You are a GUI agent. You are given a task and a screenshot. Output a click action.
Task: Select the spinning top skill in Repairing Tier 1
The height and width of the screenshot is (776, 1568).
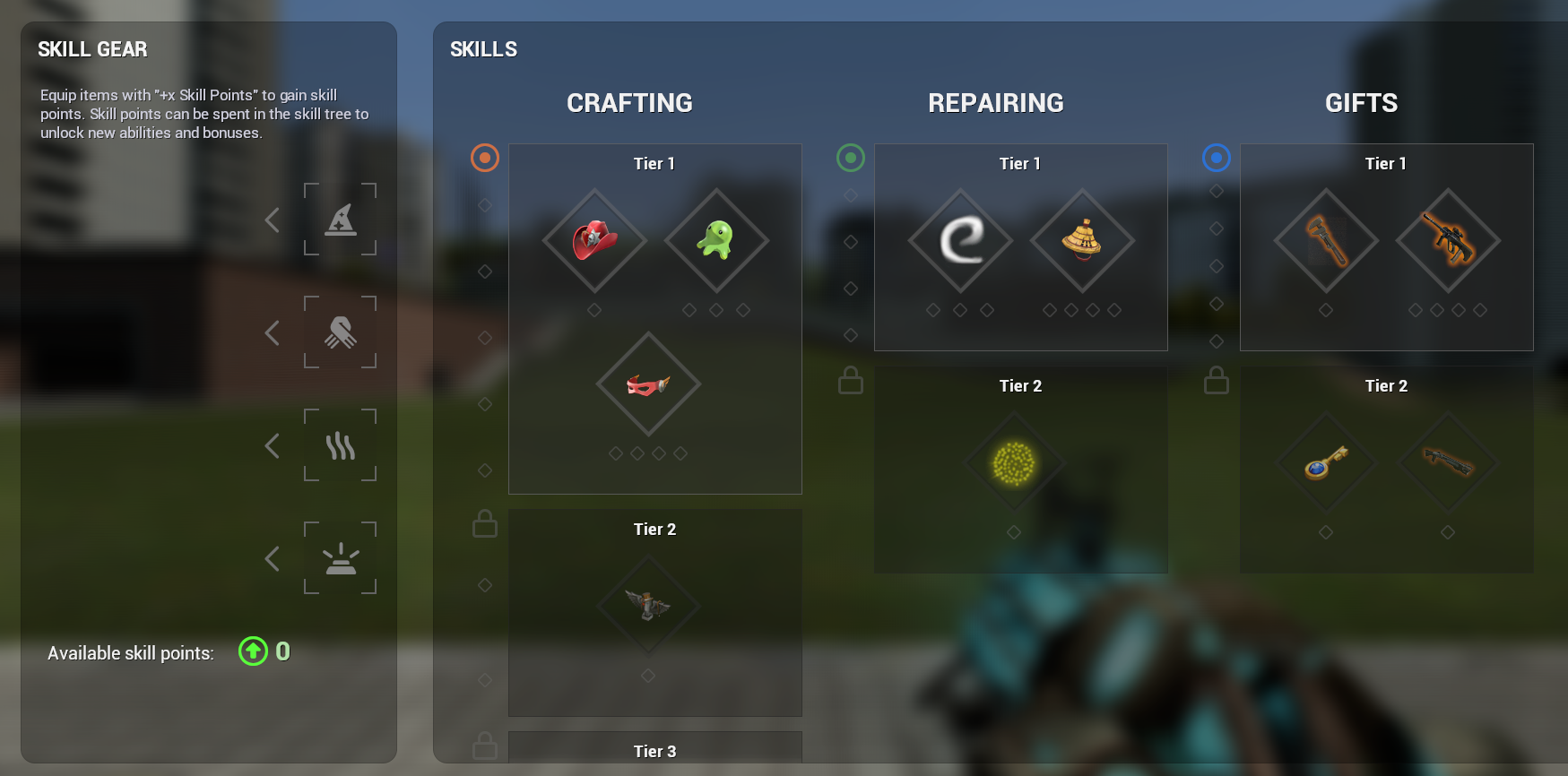pos(1080,242)
